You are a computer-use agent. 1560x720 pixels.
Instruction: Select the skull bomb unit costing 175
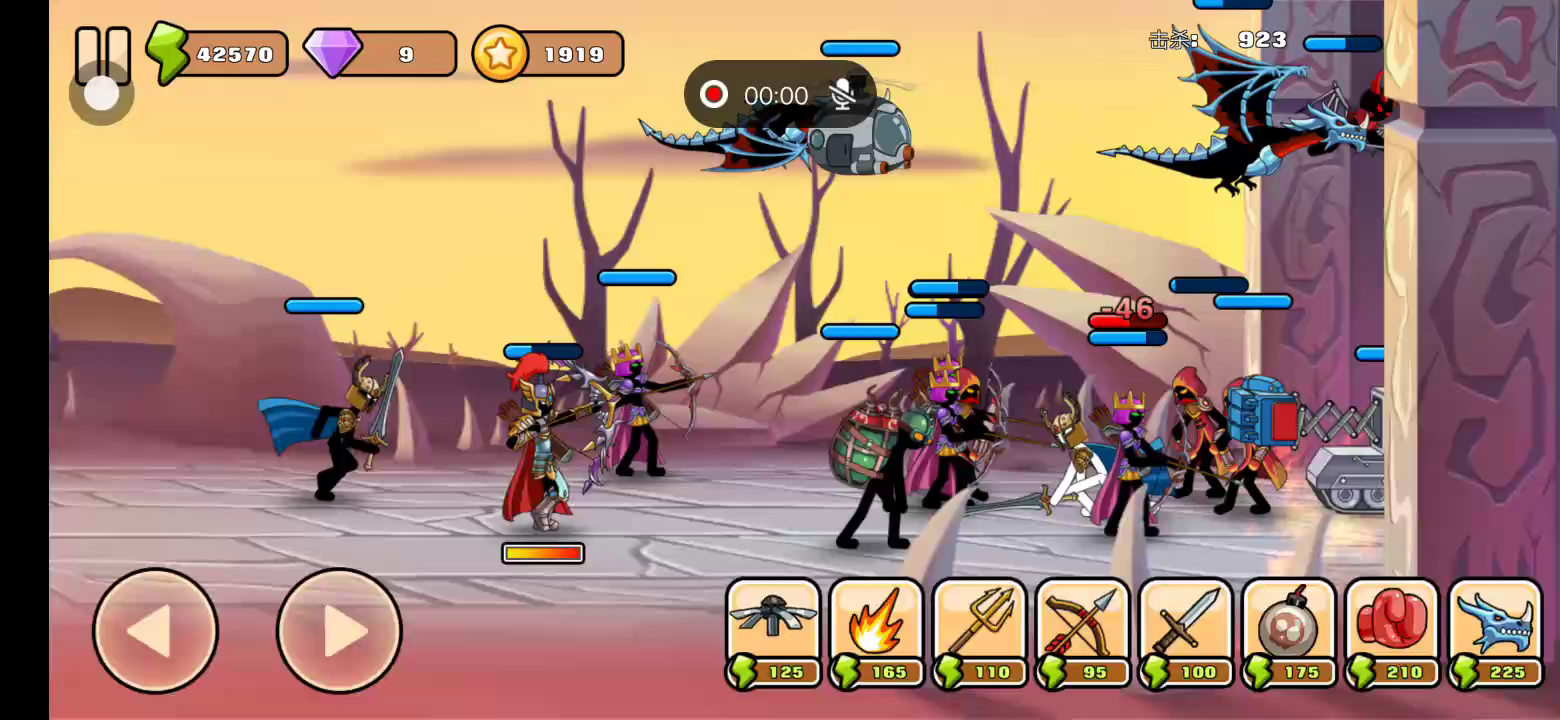pos(1289,632)
